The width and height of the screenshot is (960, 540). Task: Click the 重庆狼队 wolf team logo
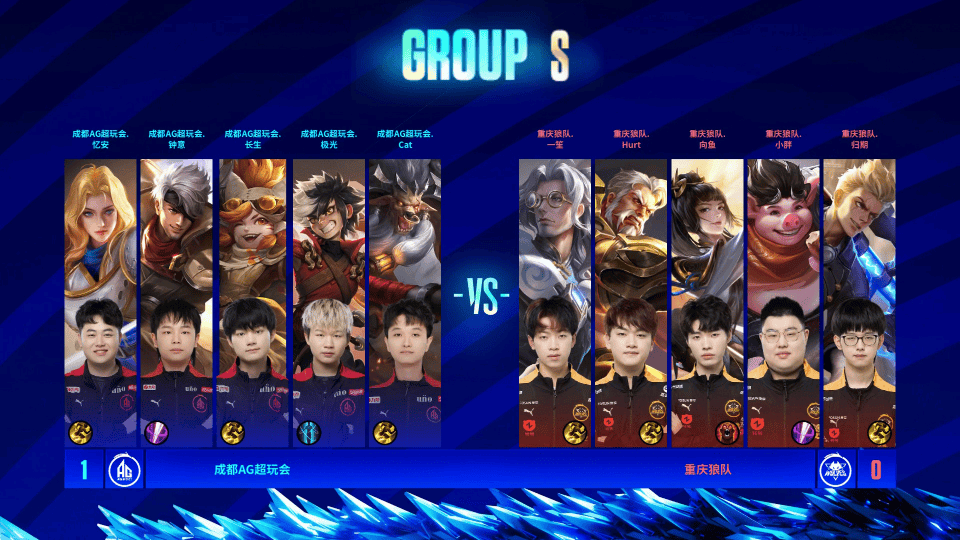click(835, 469)
